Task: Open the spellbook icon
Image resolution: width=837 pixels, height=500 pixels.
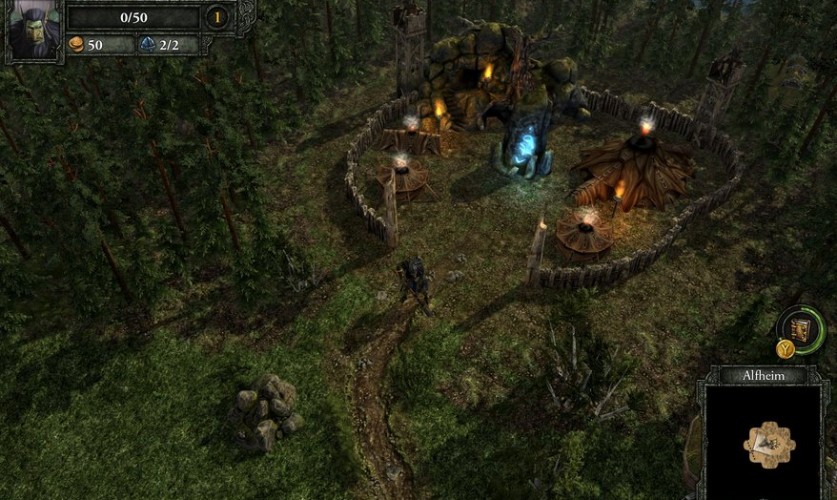Action: tap(800, 328)
